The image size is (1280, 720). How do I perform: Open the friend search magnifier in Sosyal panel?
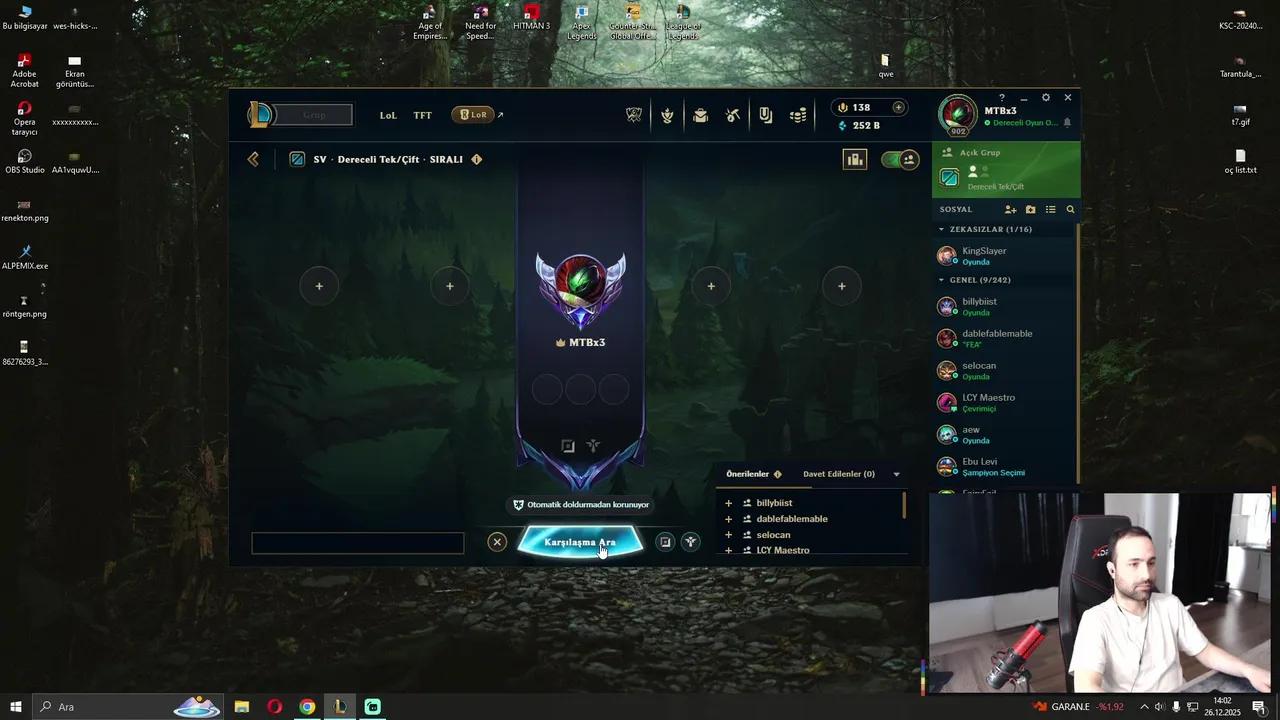pos(1070,209)
